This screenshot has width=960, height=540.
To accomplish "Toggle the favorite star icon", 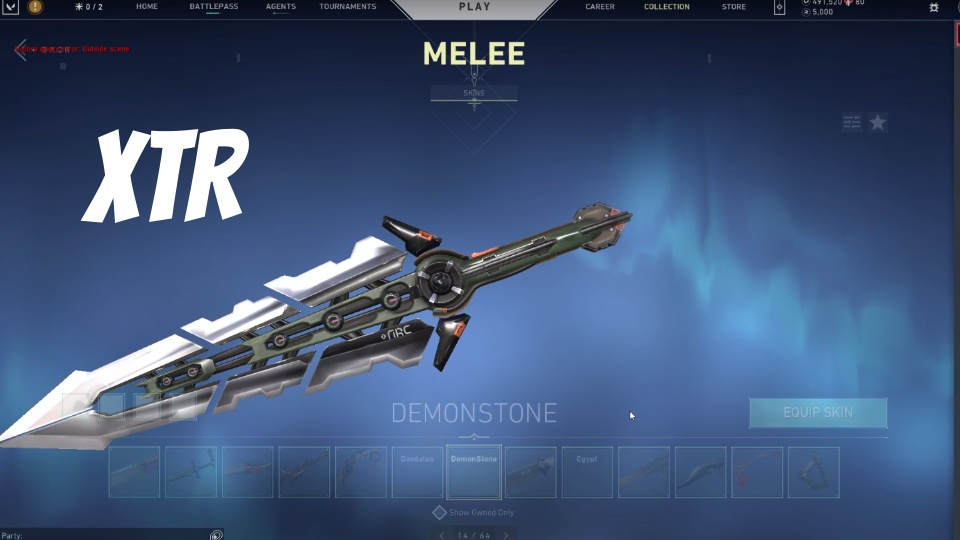I will click(x=877, y=122).
